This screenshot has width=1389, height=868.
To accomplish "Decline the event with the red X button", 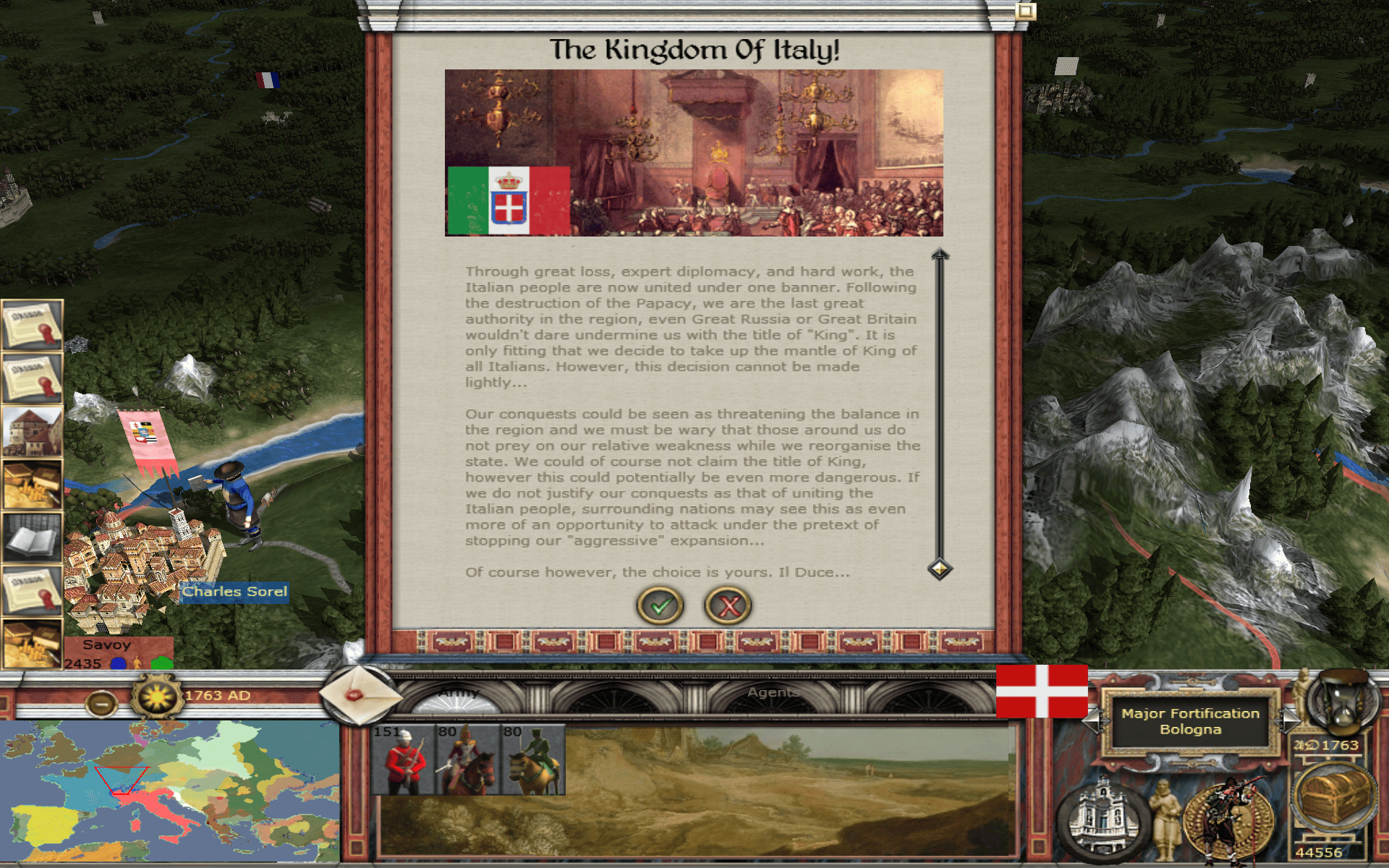I will (728, 605).
